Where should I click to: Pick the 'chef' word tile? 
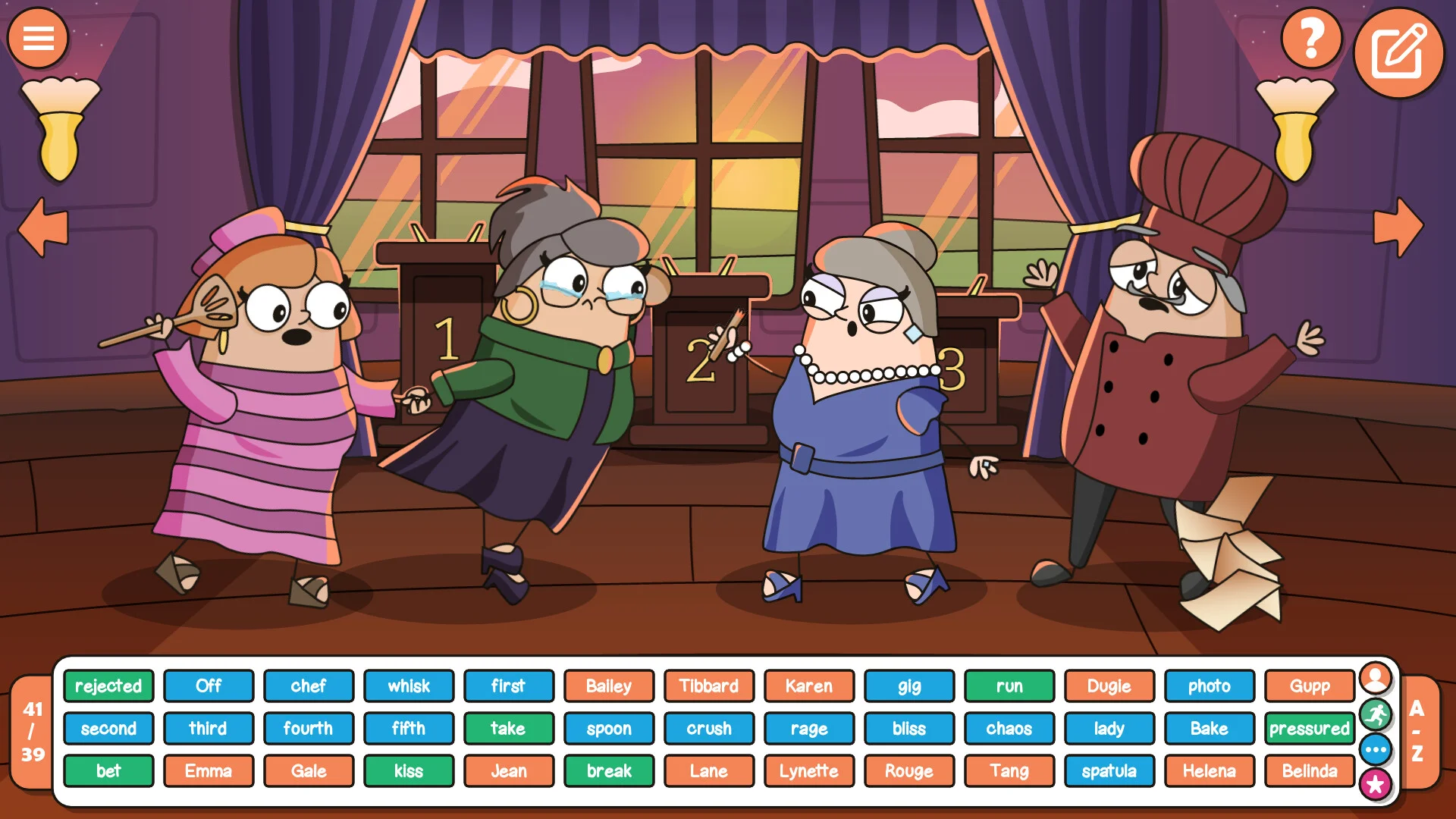click(309, 686)
